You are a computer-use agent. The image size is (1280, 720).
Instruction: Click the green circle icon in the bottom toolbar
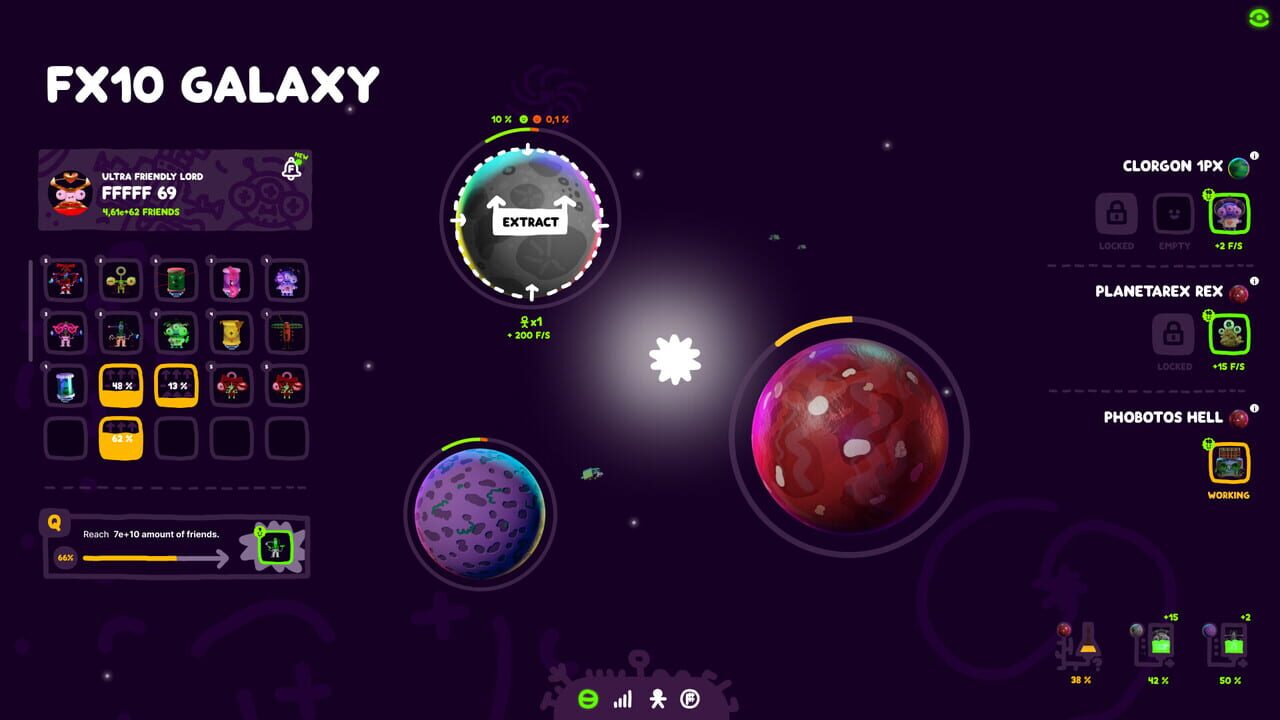[x=589, y=700]
